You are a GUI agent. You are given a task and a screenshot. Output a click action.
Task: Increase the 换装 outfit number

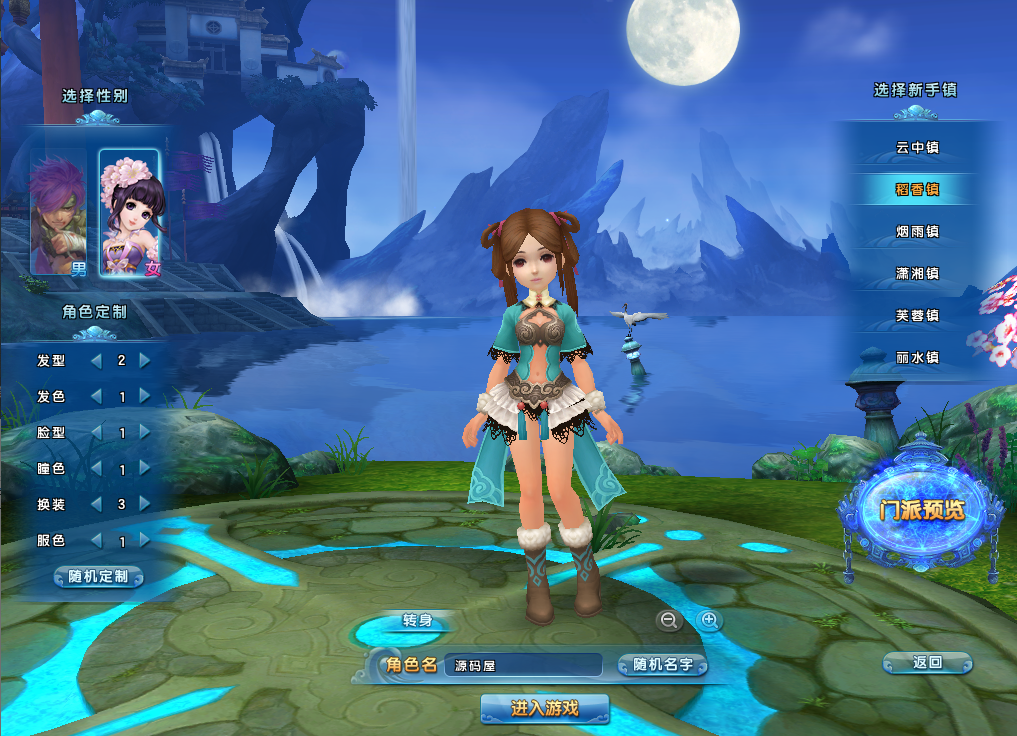pos(145,504)
